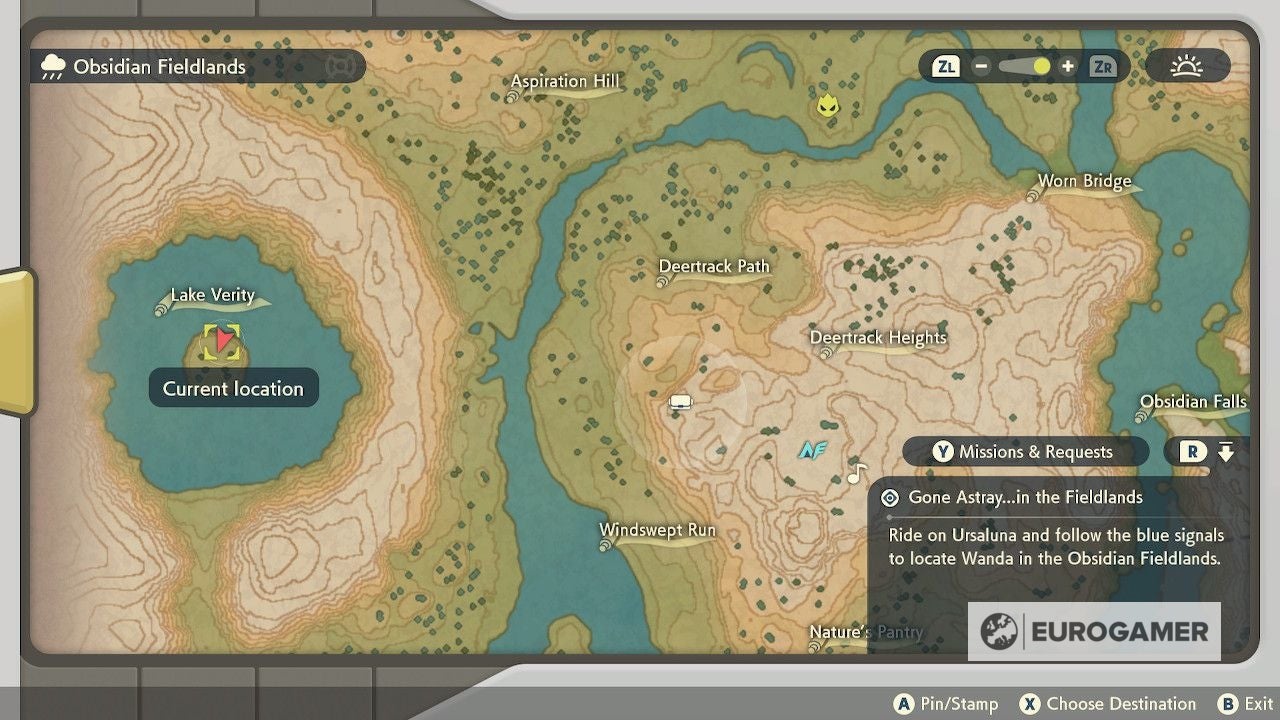
Task: Select the sun weather icon in the top right
Action: 1188,66
